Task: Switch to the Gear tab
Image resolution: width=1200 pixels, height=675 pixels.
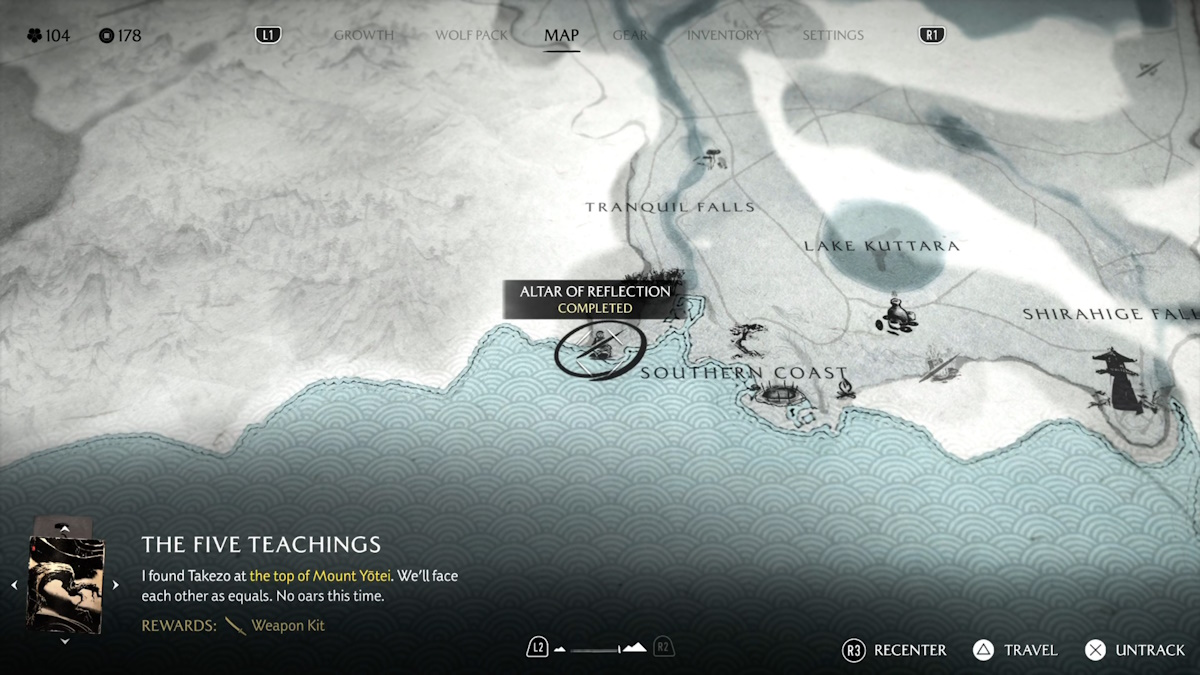Action: (x=630, y=35)
